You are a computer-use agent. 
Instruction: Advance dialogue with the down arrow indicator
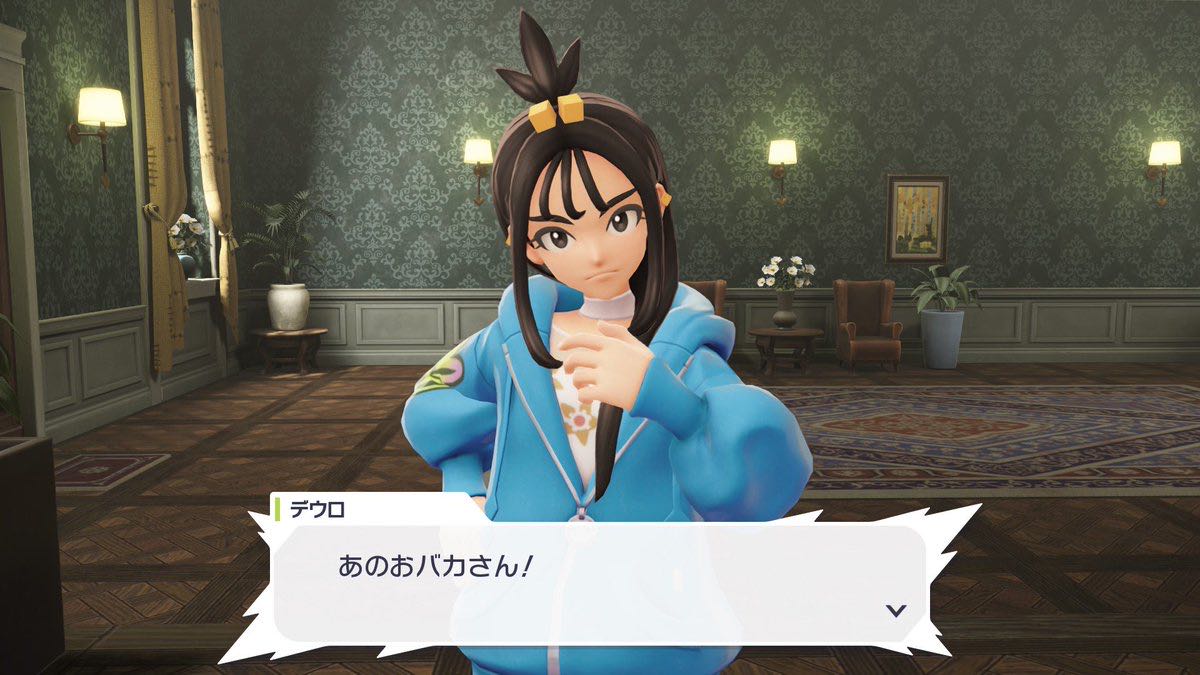pyautogui.click(x=896, y=610)
